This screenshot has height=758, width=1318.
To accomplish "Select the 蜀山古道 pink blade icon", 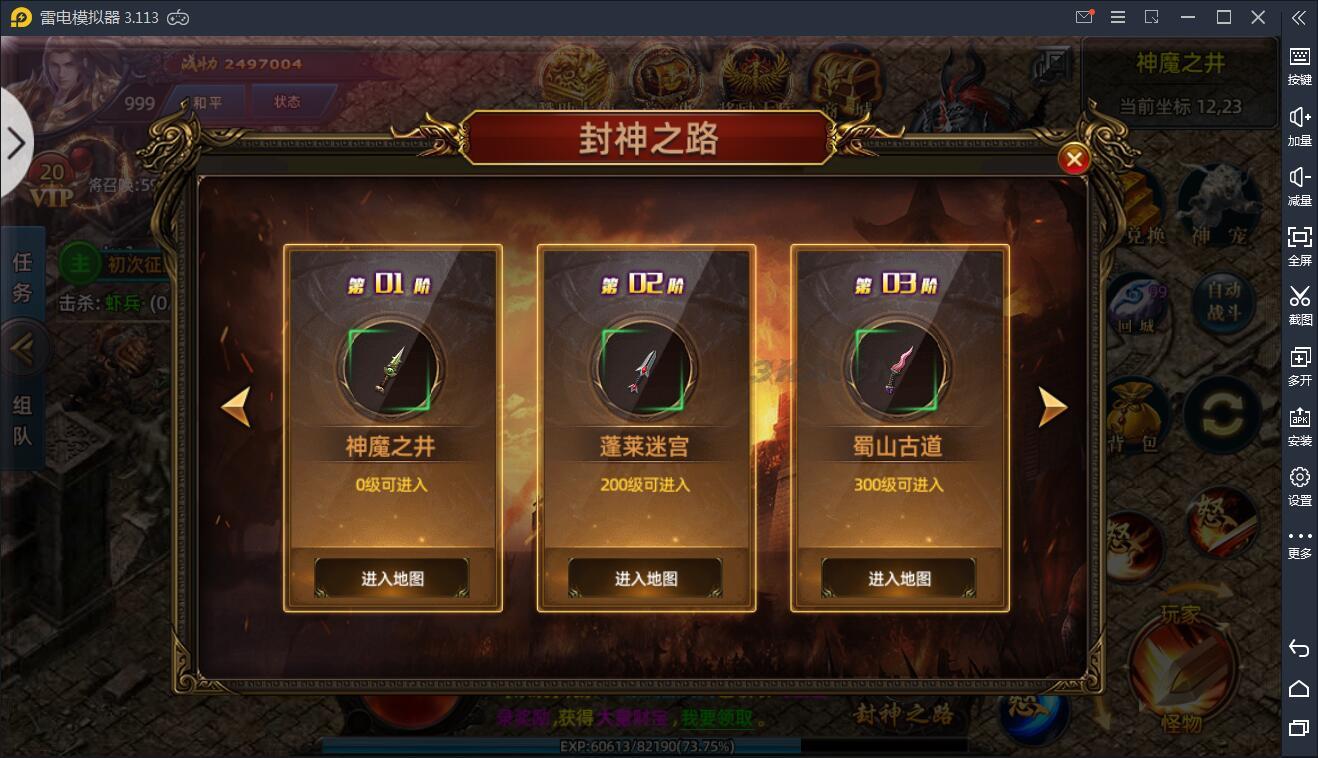I will point(898,369).
